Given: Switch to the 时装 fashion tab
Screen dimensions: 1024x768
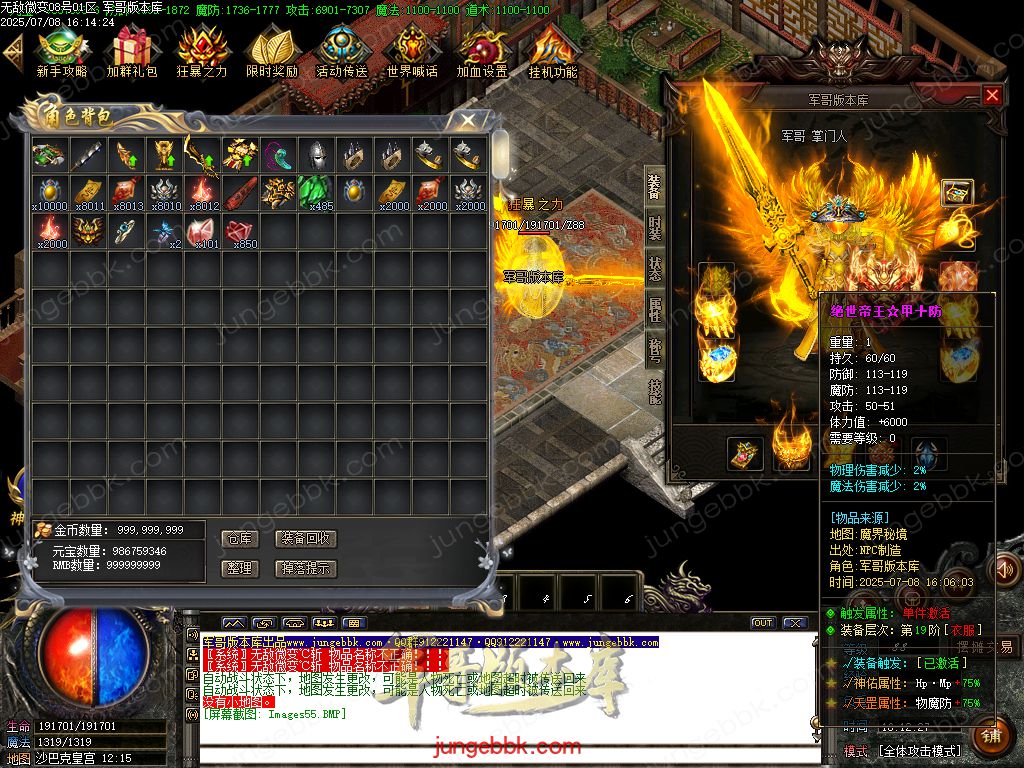Looking at the screenshot, I should (x=654, y=227).
